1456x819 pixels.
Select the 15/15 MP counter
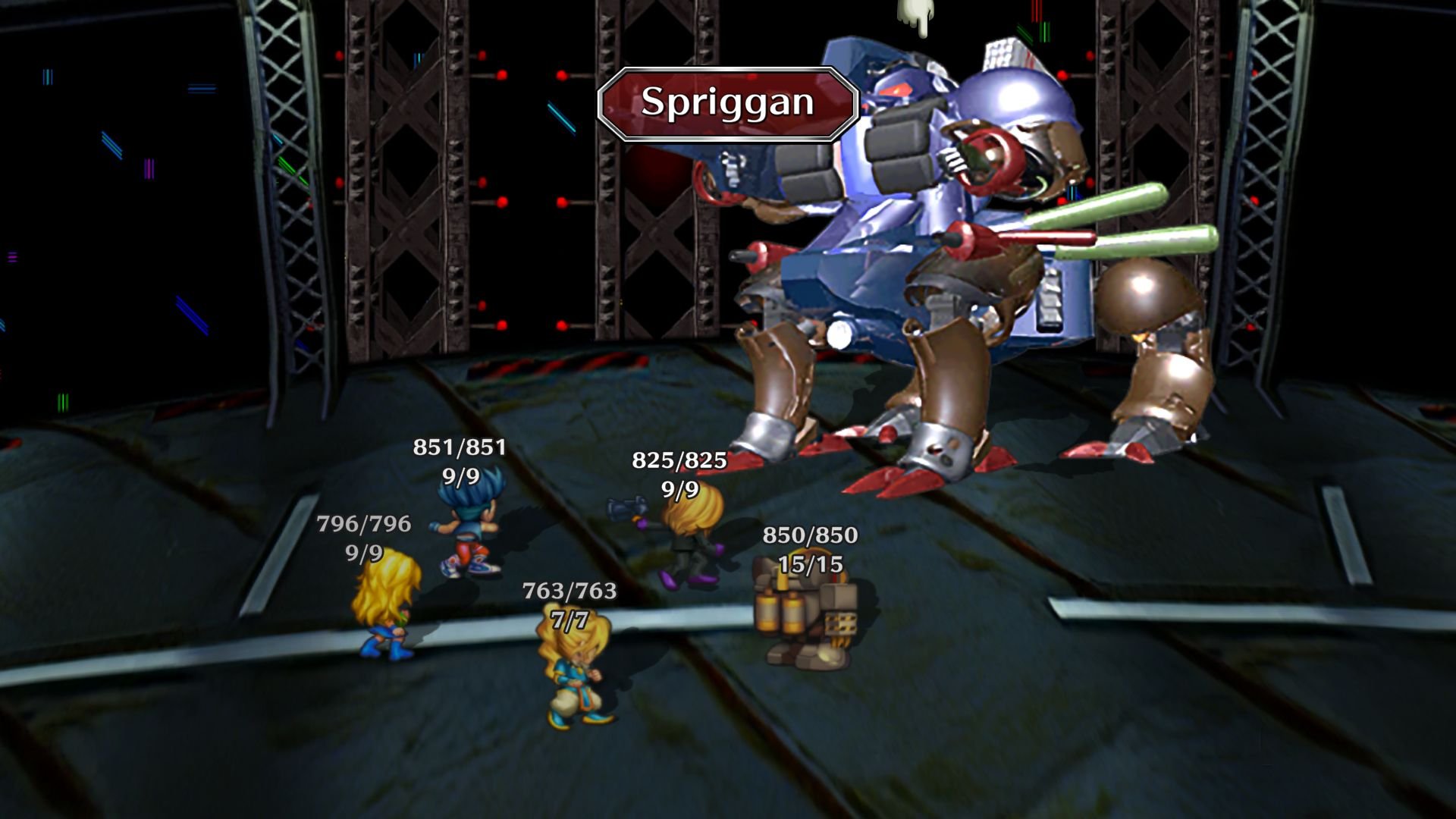[x=809, y=564]
